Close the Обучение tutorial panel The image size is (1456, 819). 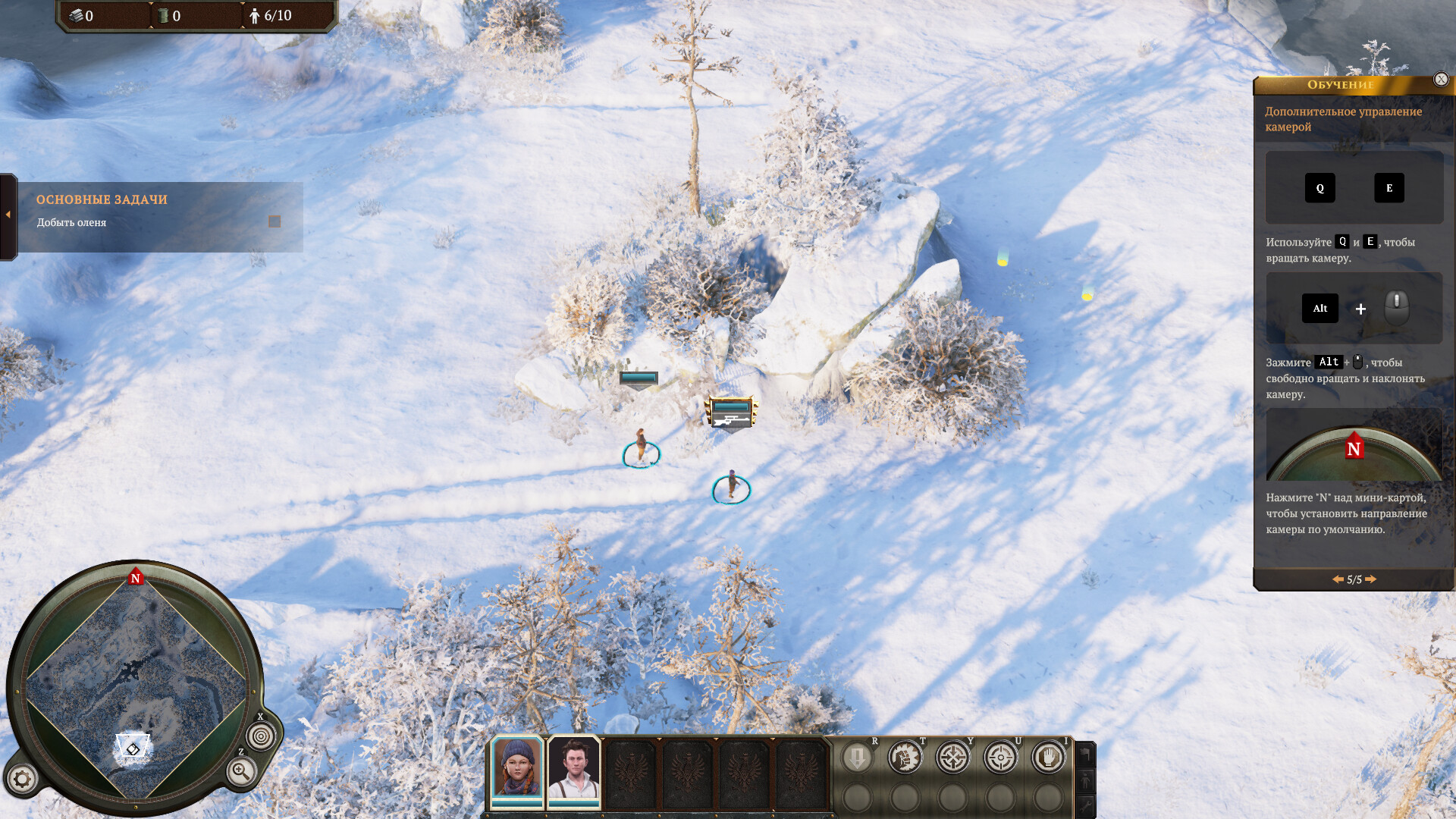tap(1441, 79)
